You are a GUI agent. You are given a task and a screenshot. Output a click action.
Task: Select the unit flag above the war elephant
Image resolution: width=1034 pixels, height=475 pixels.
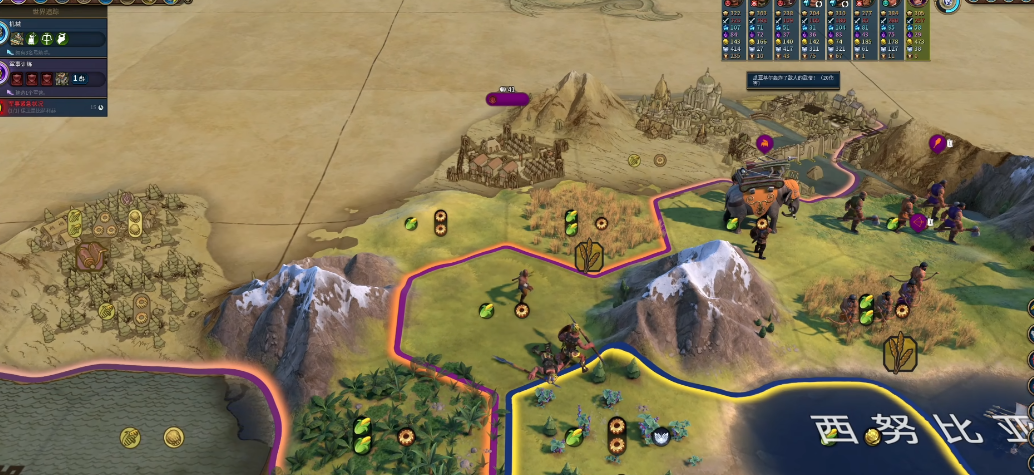(x=765, y=143)
